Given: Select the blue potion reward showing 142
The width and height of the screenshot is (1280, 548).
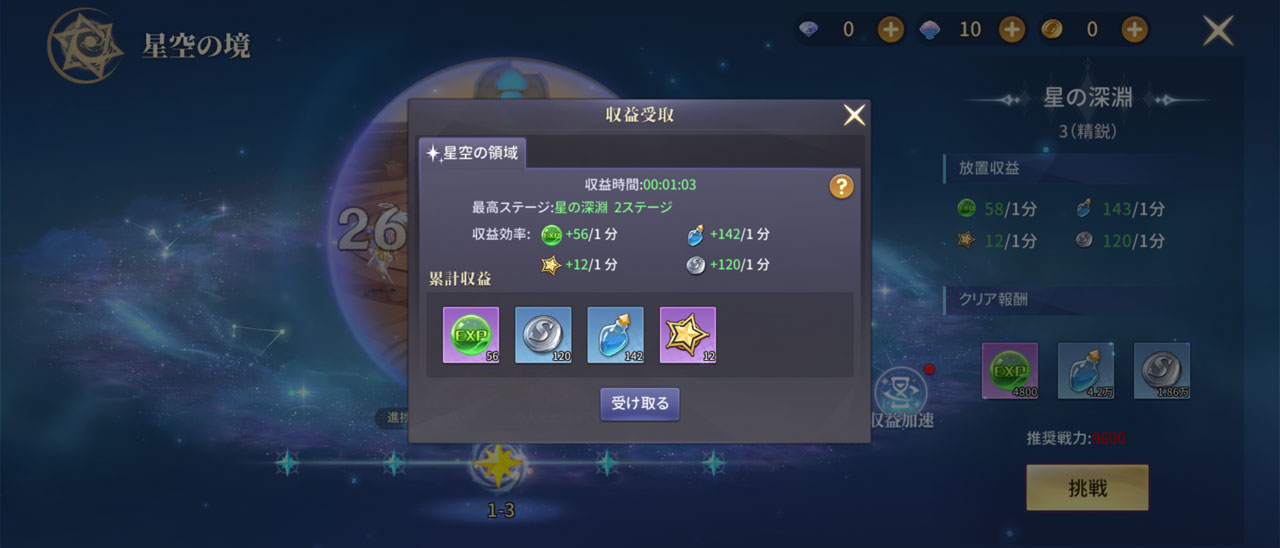Looking at the screenshot, I should (x=615, y=335).
